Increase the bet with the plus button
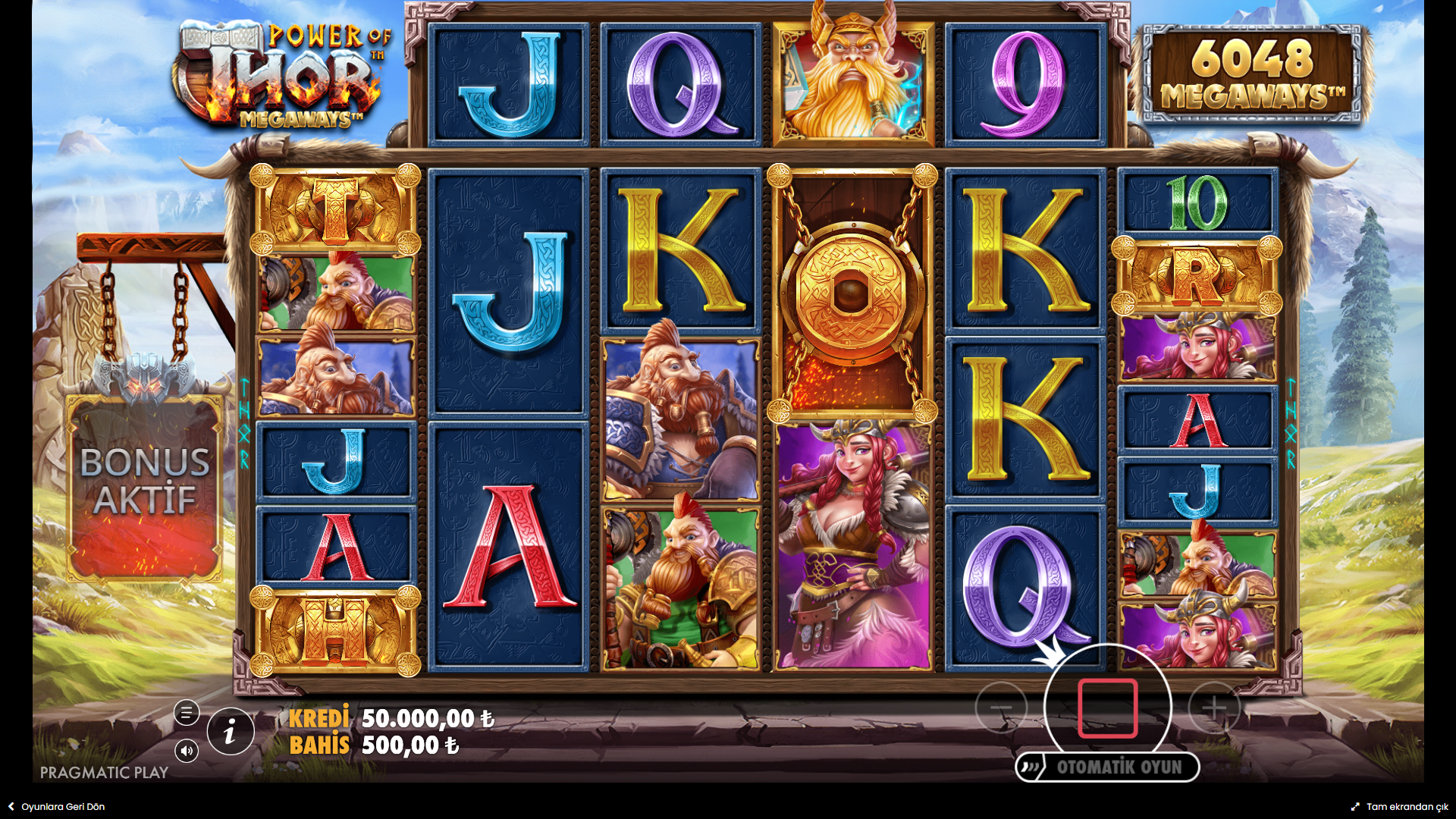The width and height of the screenshot is (1456, 819). [1214, 708]
